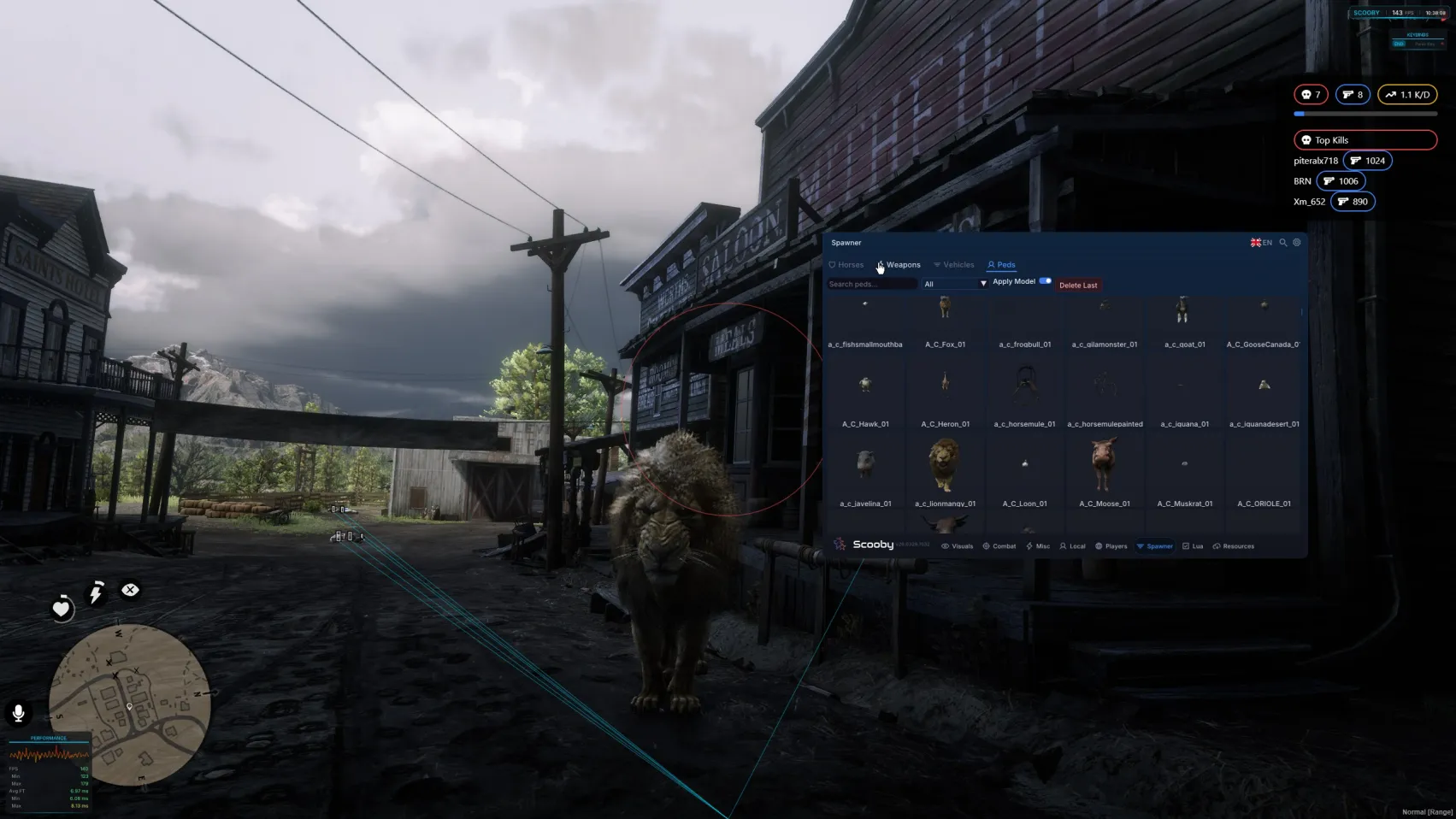This screenshot has height=819, width=1456.
Task: Choose the a_c_javelina_01 ped thumbnail
Action: tap(865, 468)
